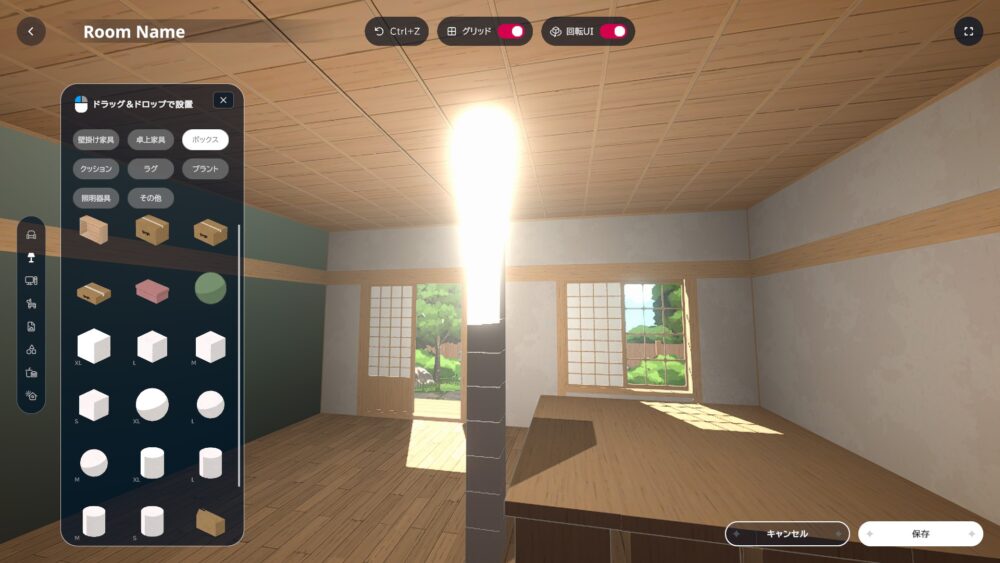This screenshot has width=1000, height=563.
Task: Go back using the top-left arrow
Action: pos(31,31)
